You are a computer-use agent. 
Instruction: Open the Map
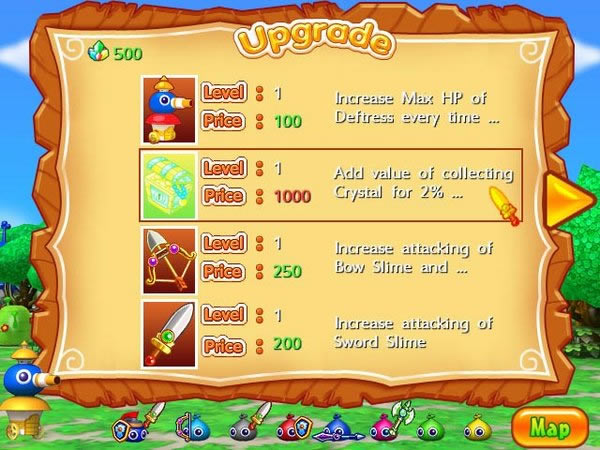549,427
